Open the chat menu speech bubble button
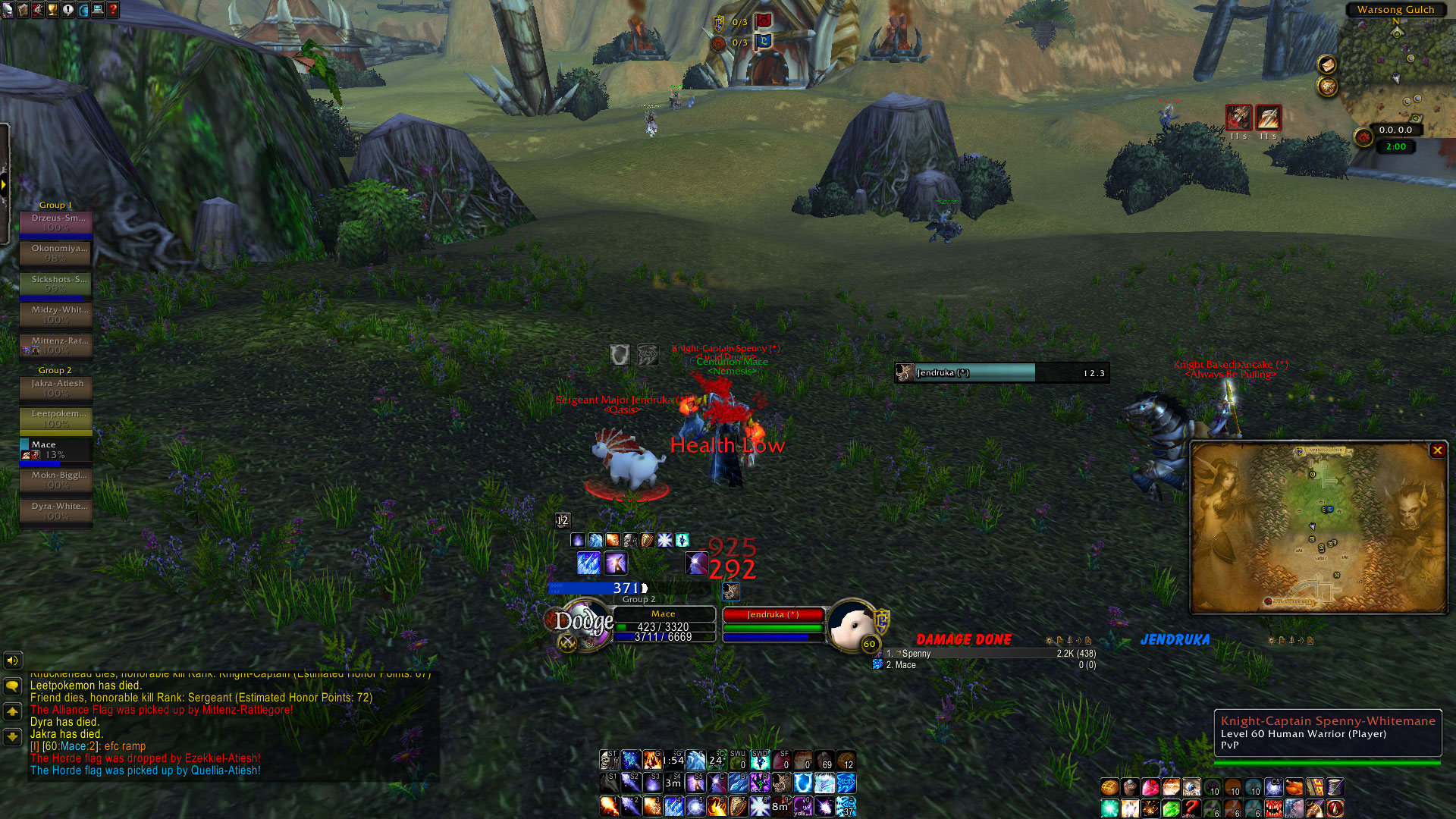 (12, 686)
